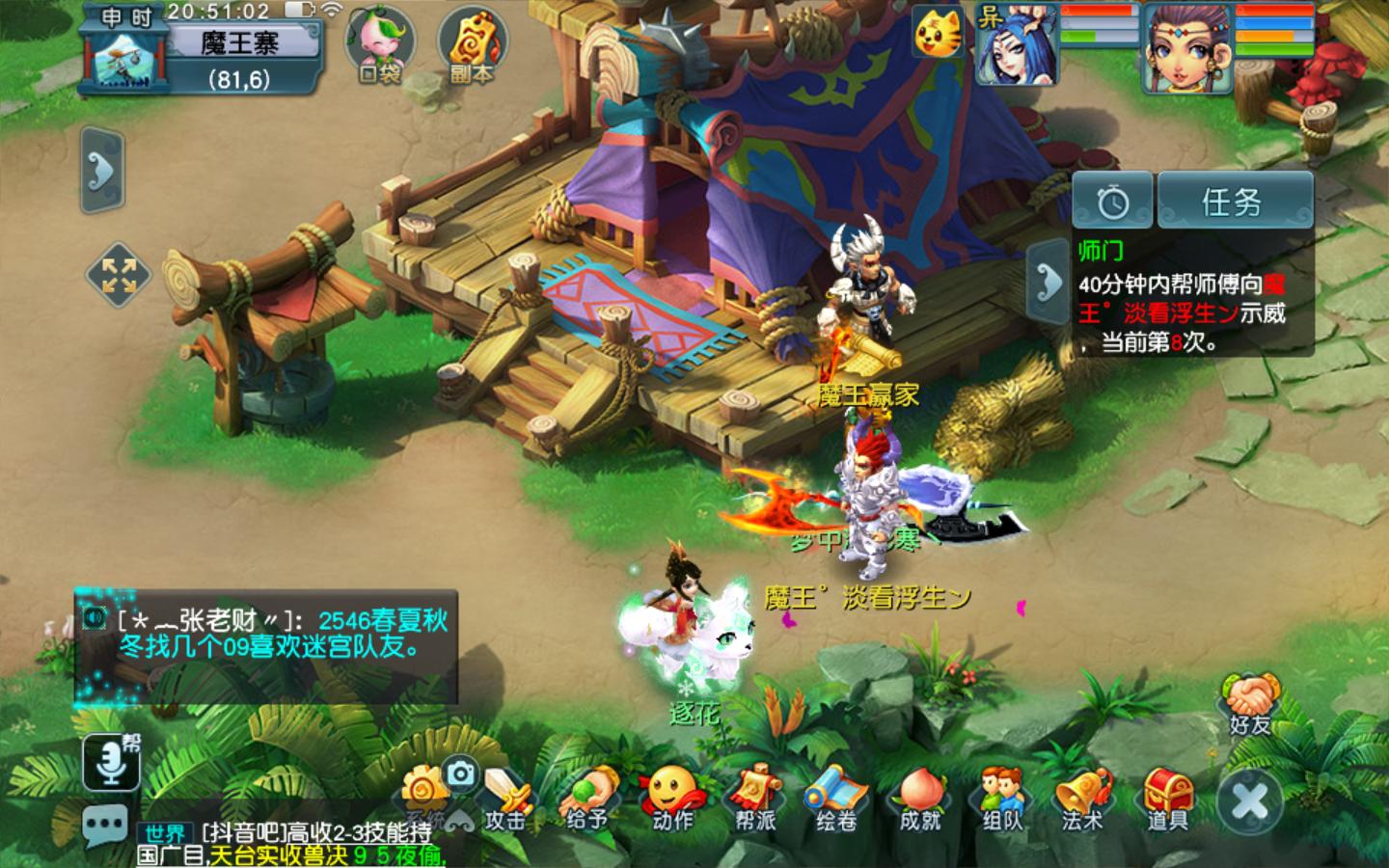This screenshot has width=1389, height=868.
Task: Toggle fullscreen with the four-arrow button
Action: [x=119, y=275]
